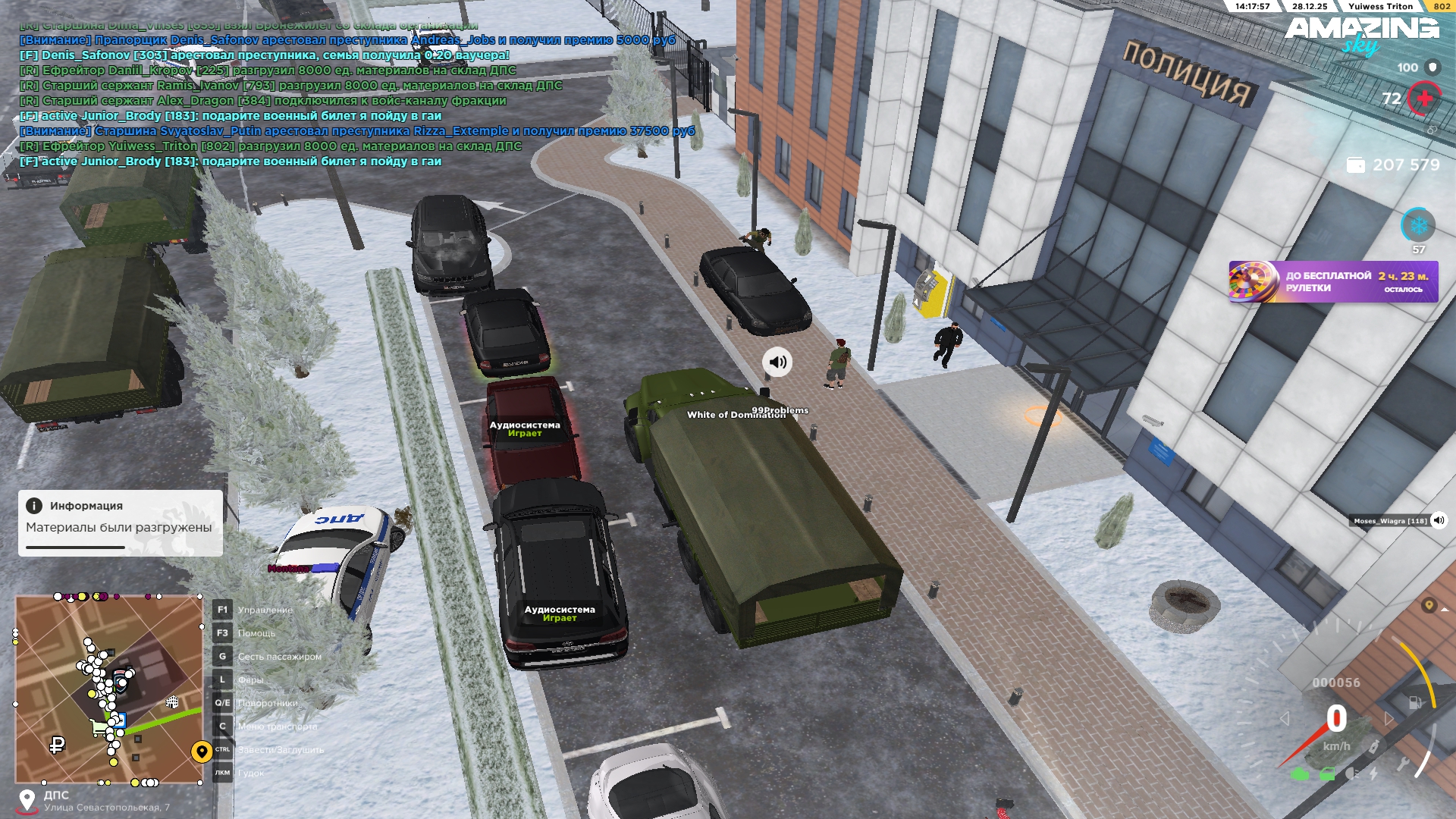This screenshot has height=819, width=1456.
Task: Click the wallet money icon
Action: pyautogui.click(x=1355, y=165)
